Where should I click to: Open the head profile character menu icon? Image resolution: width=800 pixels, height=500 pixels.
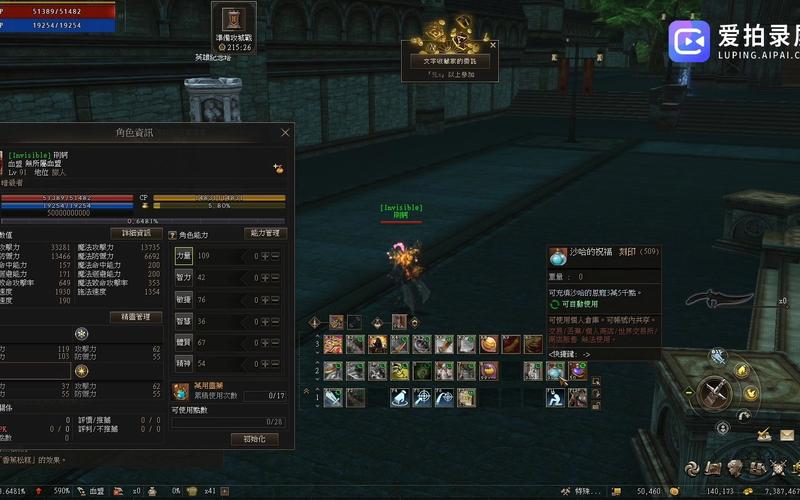pos(735,468)
